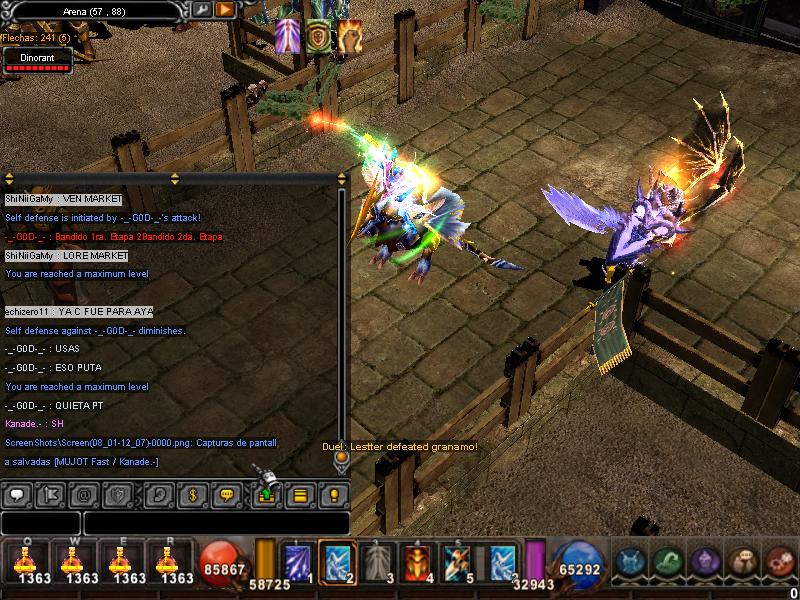Toggle the shield emblem chat button
Viewport: 800px width, 600px height.
click(x=119, y=494)
